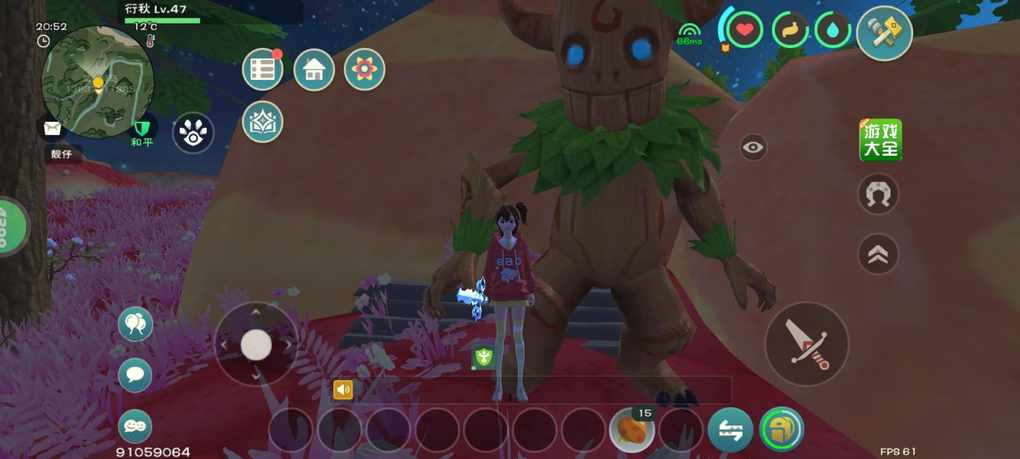
Task: Open the pink flower icon
Action: point(365,69)
